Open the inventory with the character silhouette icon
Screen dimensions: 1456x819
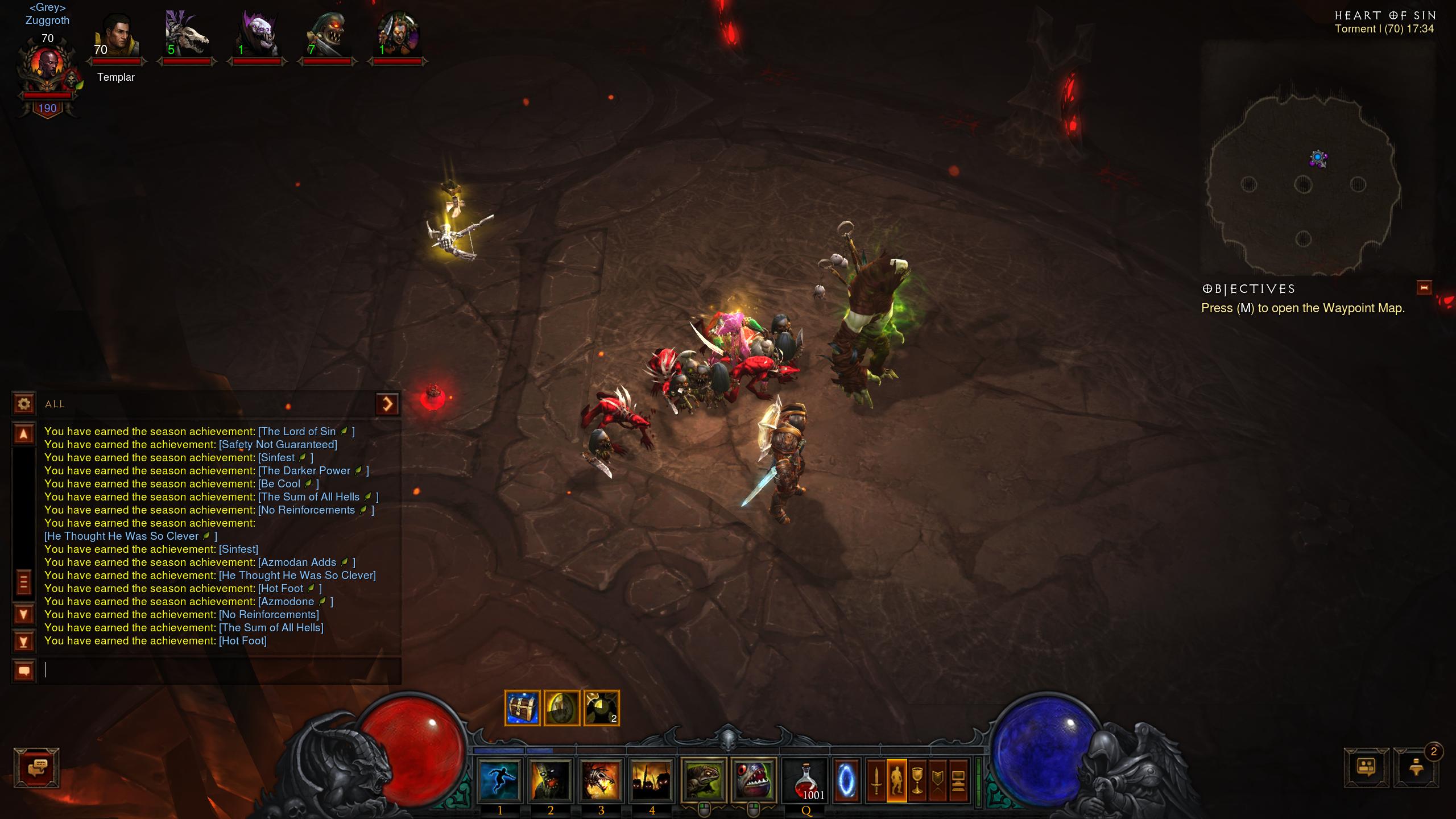897,780
